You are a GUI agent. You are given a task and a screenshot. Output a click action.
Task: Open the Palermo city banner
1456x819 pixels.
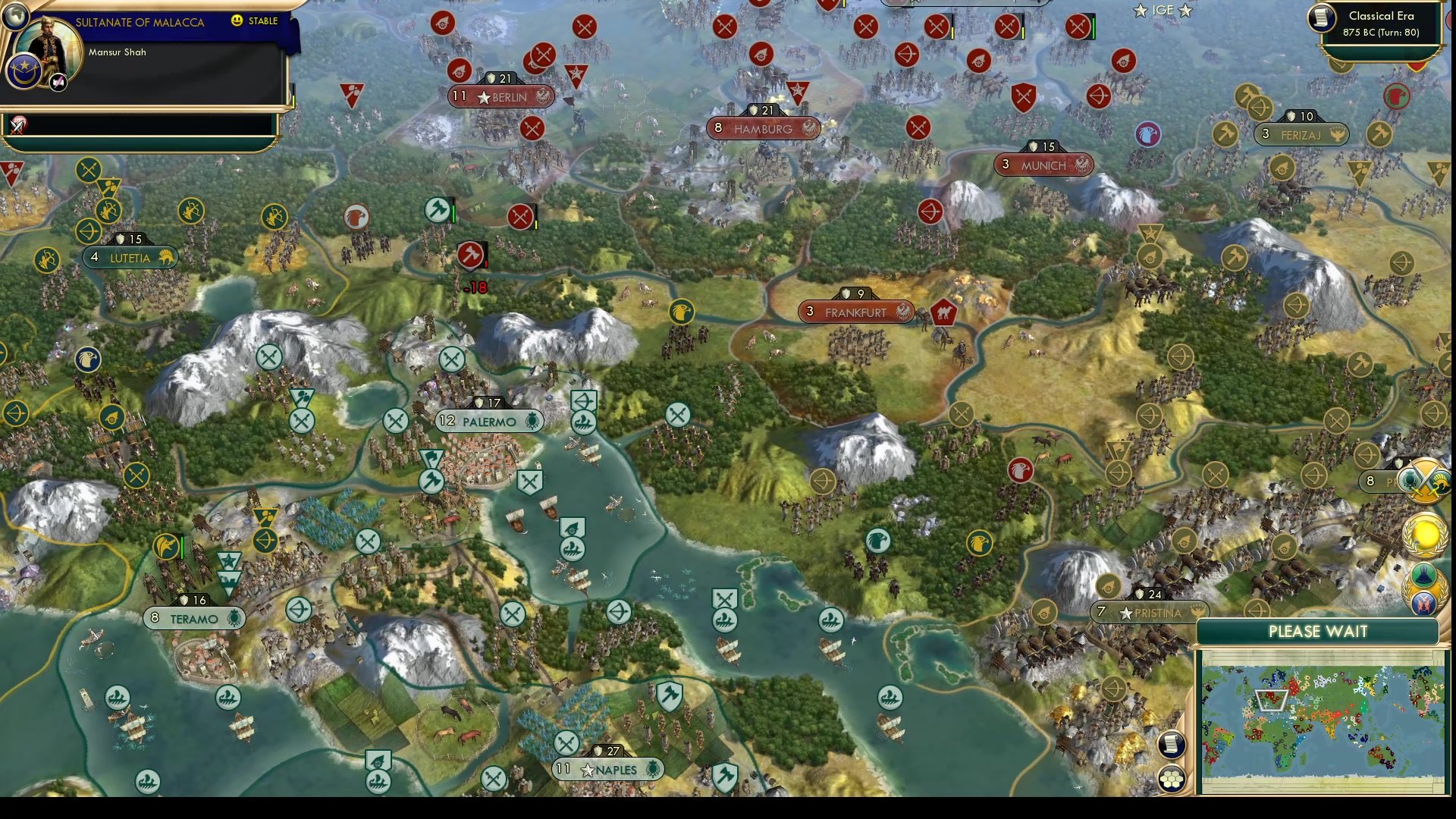point(488,421)
